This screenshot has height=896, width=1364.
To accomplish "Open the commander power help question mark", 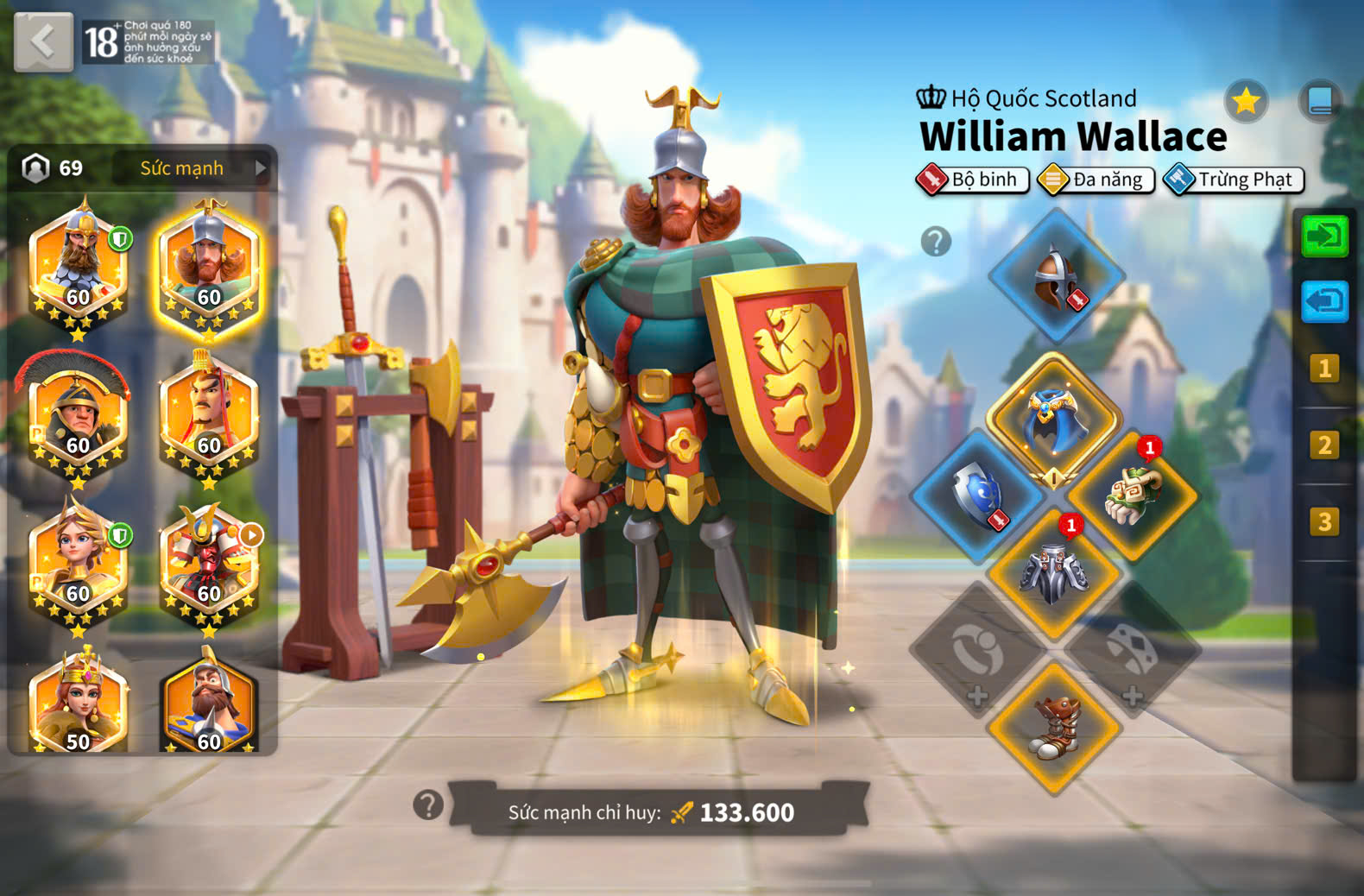I will (x=428, y=805).
